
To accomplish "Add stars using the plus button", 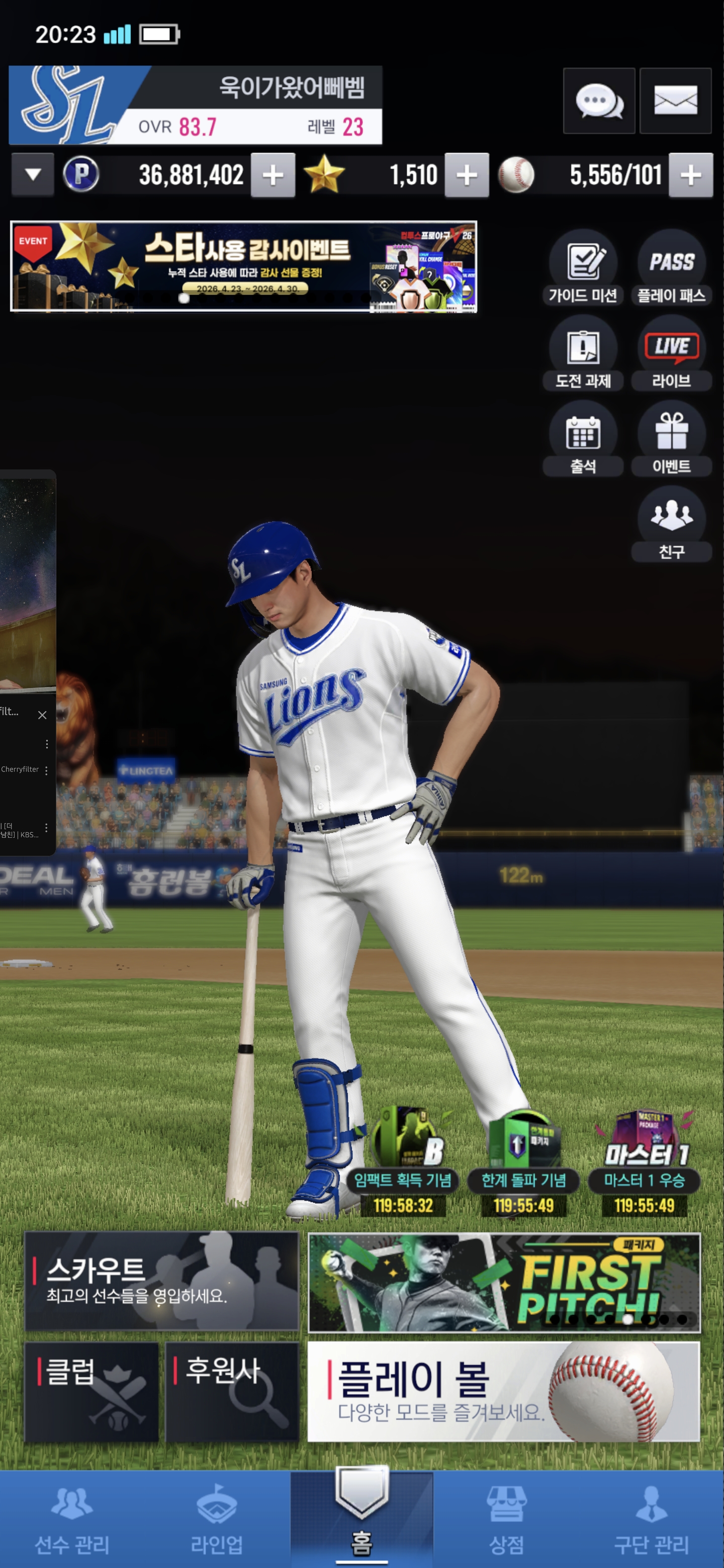I will (467, 175).
